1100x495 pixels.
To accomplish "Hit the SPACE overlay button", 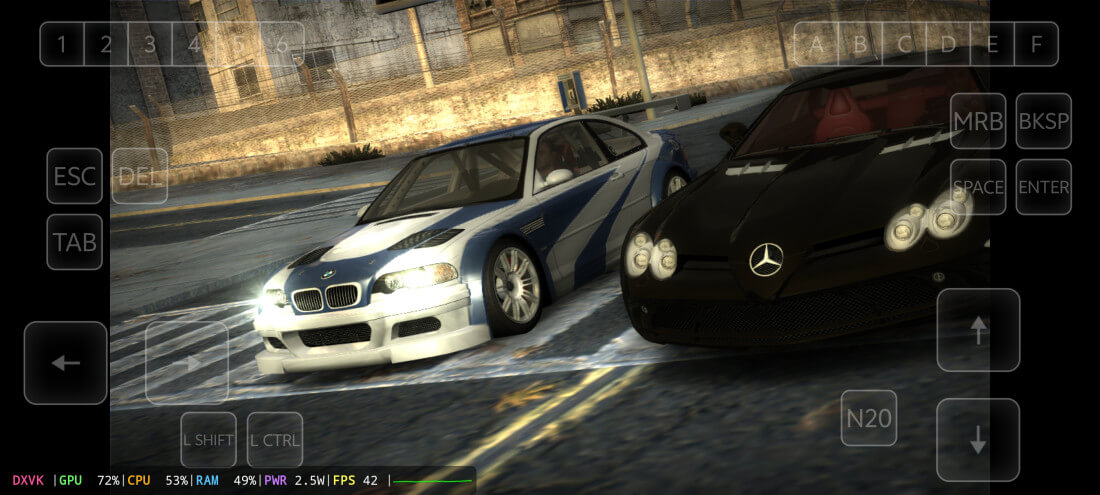I will point(978,187).
